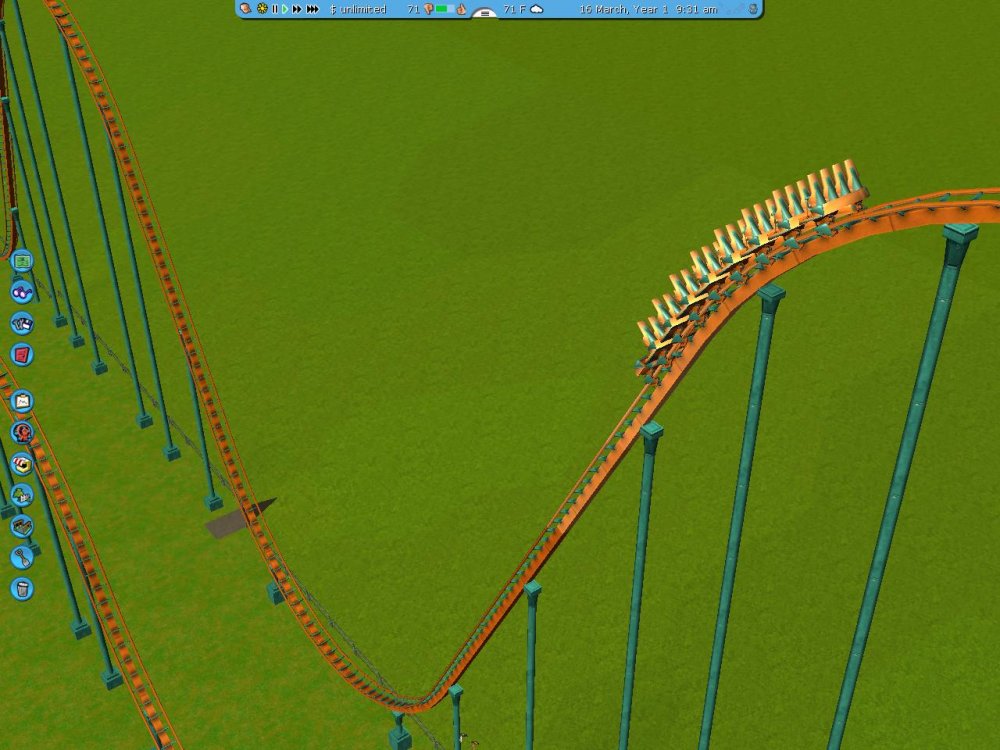Open the clipboard graph park management button
Viewport: 1000px width, 750px height.
[x=22, y=402]
